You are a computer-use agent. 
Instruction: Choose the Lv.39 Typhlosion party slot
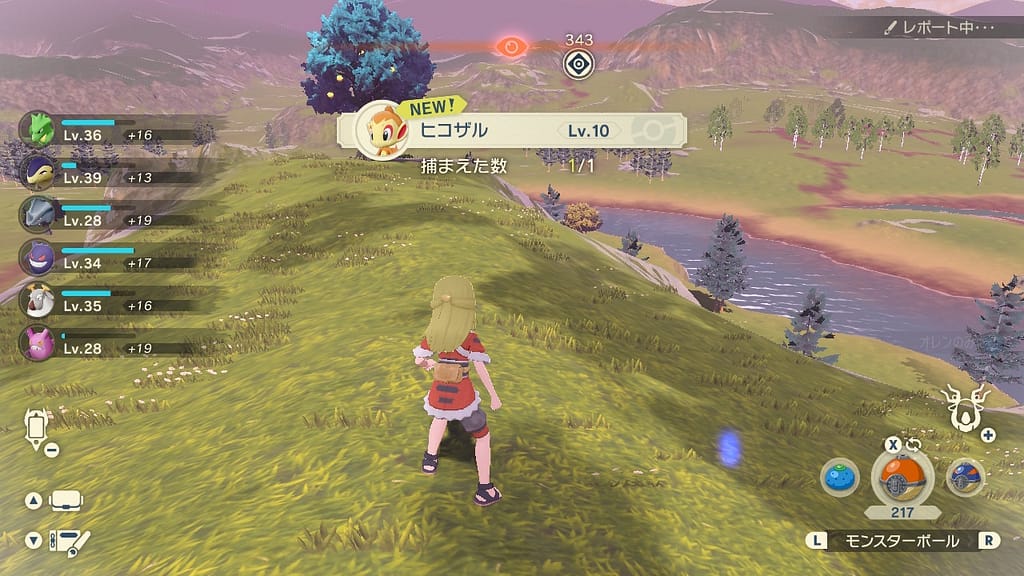(37, 171)
